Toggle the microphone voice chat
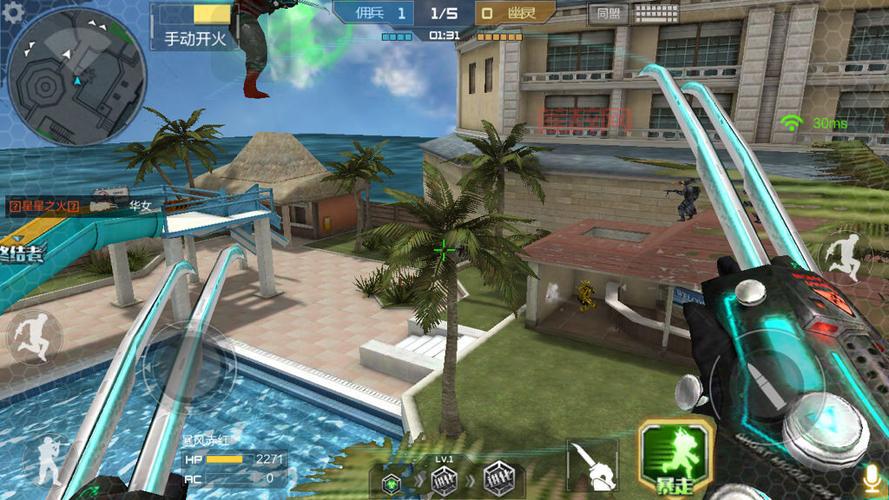889x500 pixels. [x=871, y=478]
